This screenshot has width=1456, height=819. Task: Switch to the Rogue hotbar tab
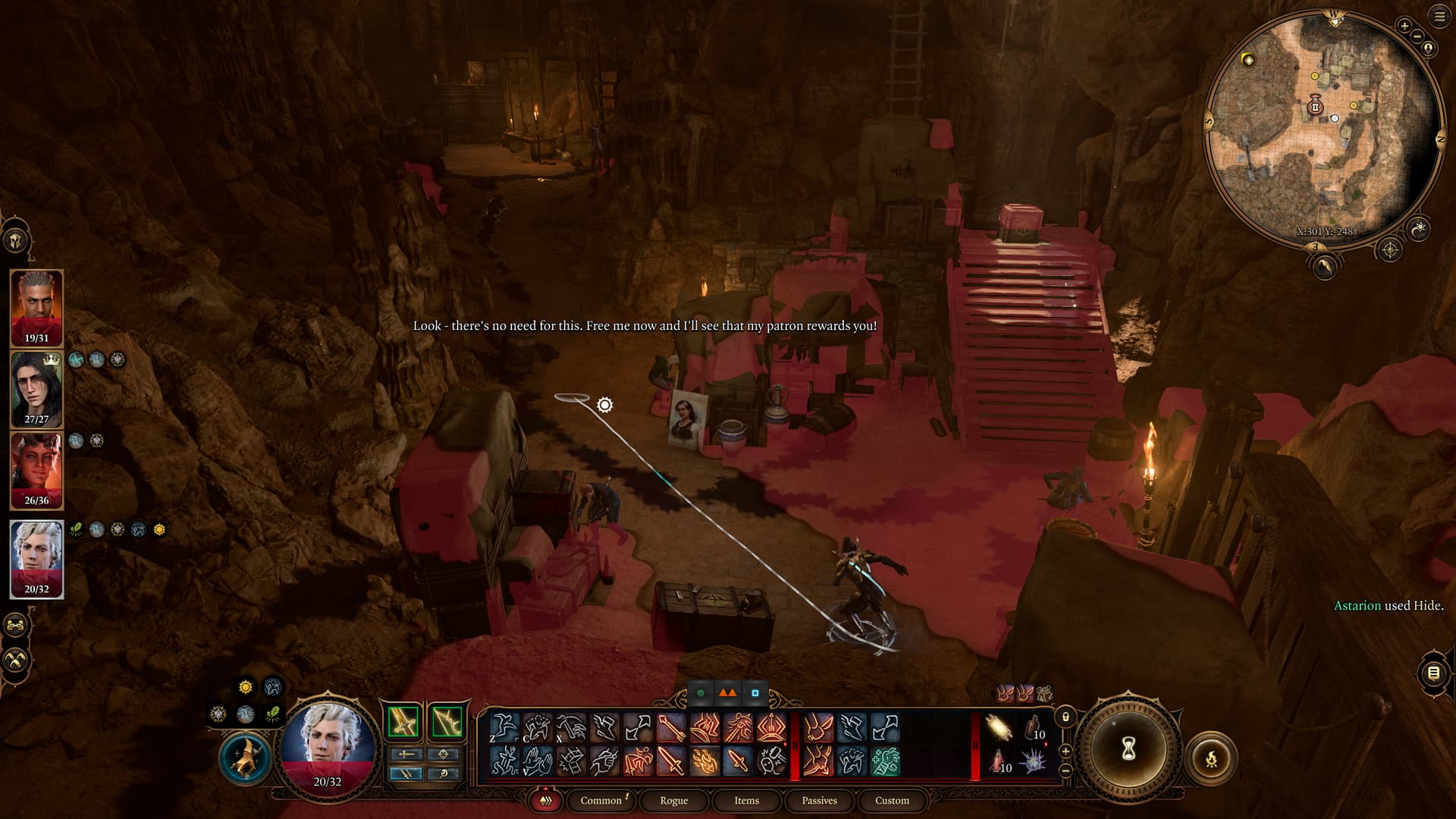[x=673, y=801]
